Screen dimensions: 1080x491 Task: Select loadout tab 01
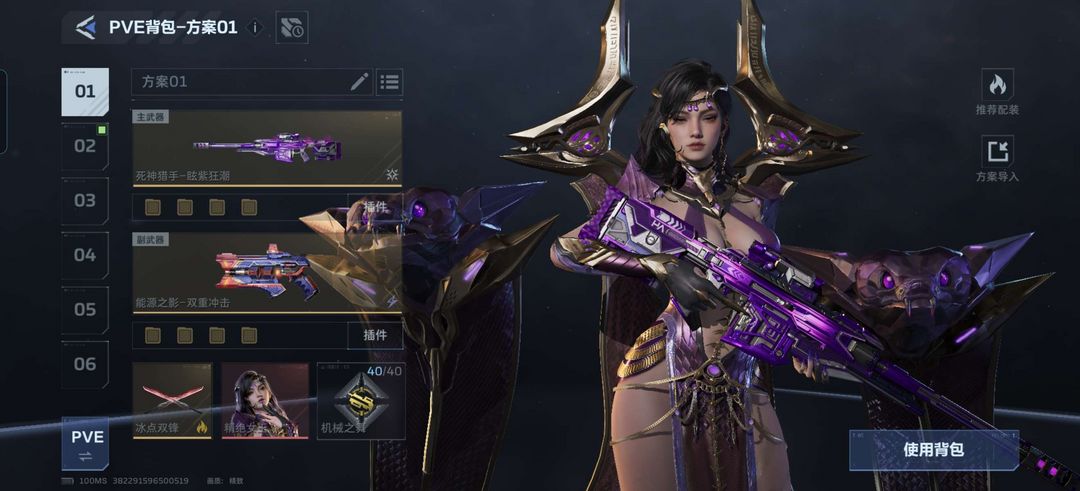click(x=85, y=92)
